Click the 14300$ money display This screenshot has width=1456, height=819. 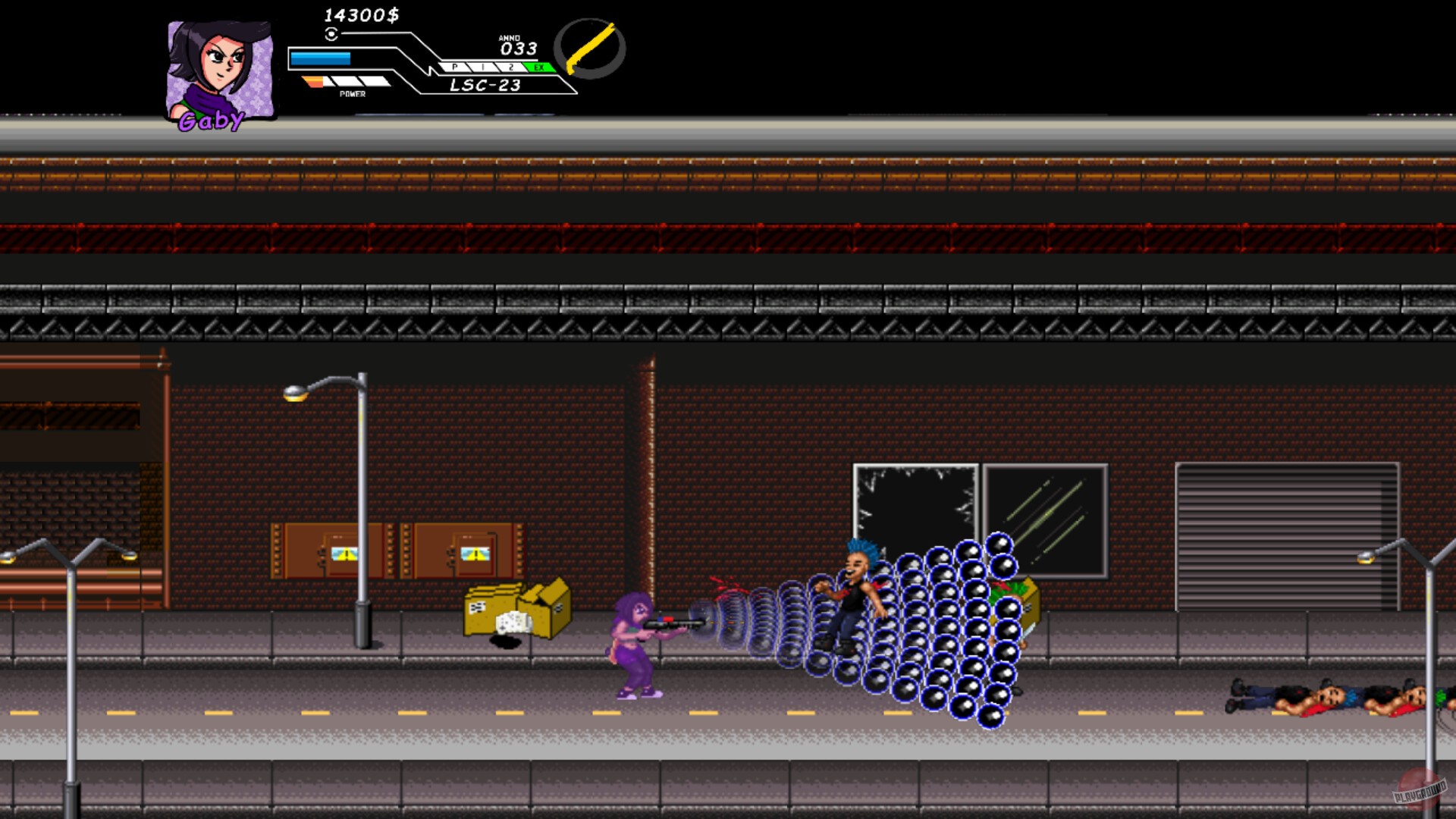pos(362,14)
